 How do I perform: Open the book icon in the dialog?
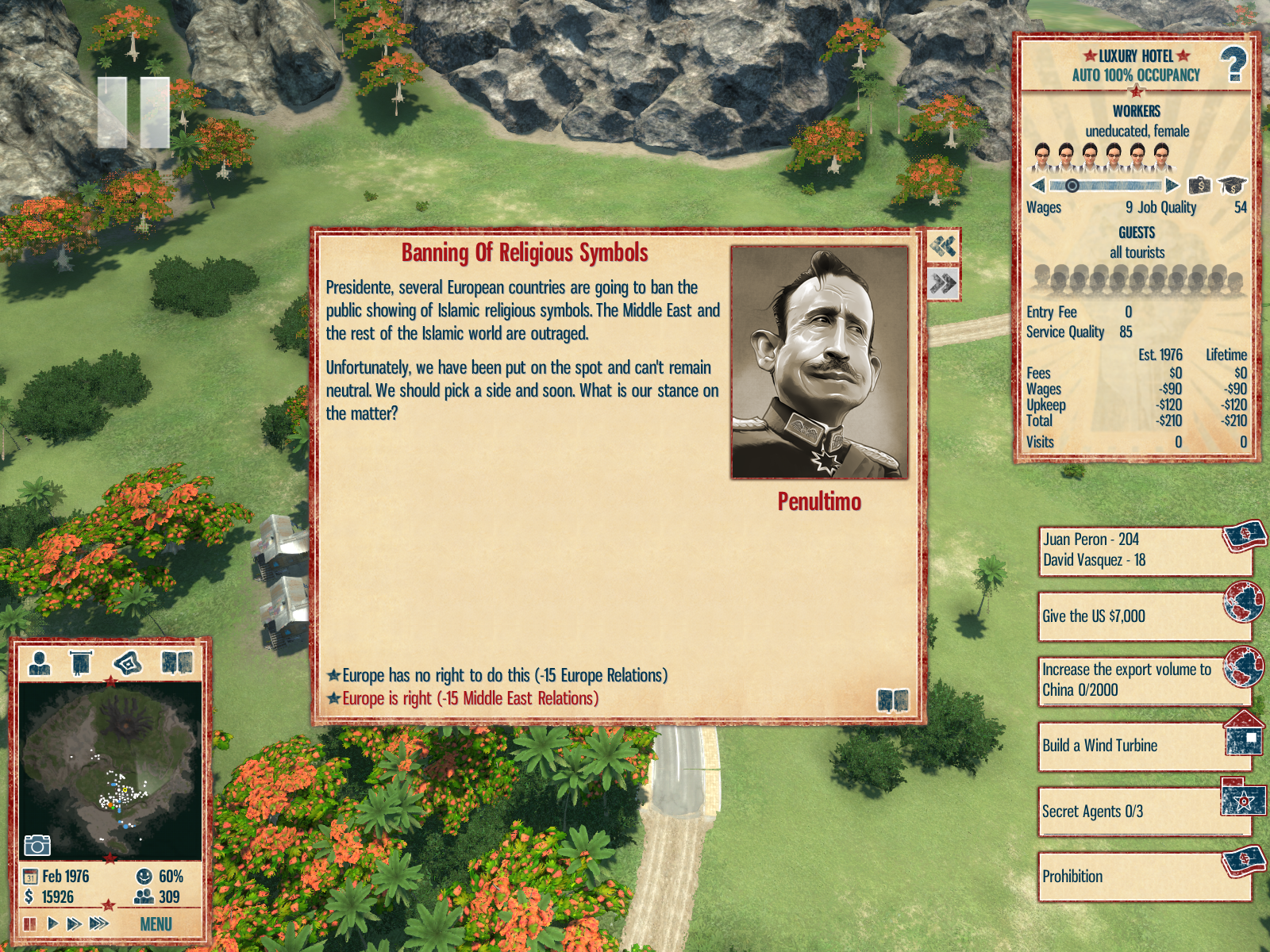point(892,700)
